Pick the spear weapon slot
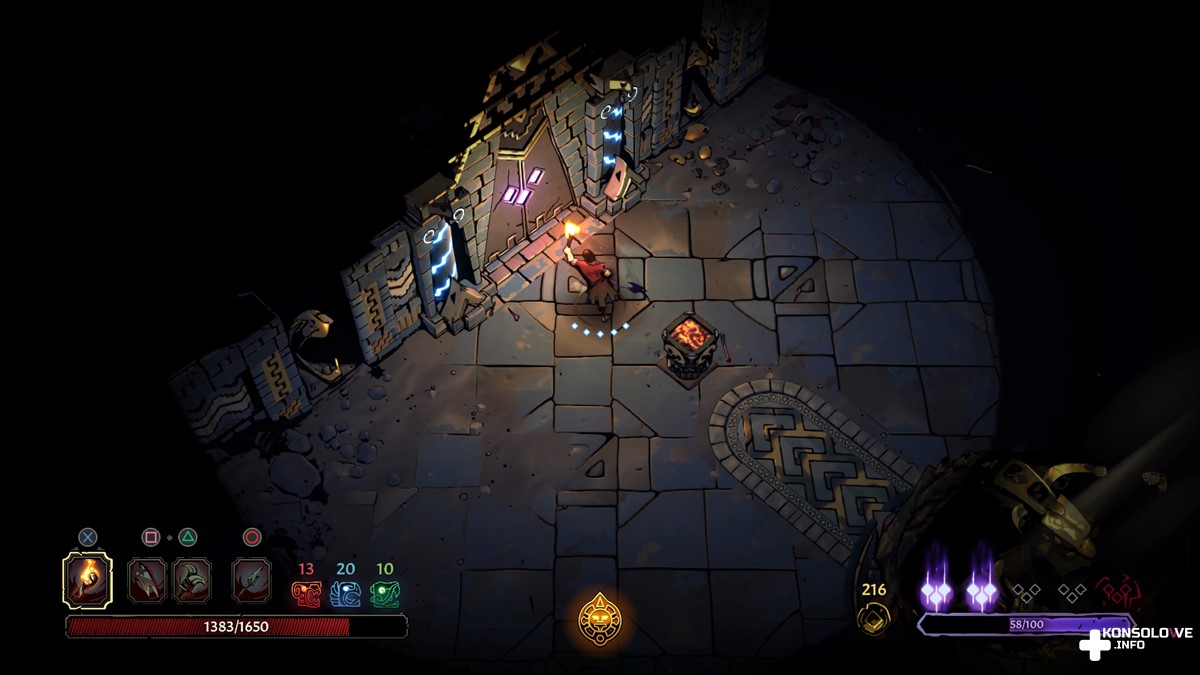Image resolution: width=1200 pixels, height=675 pixels. (x=251, y=580)
